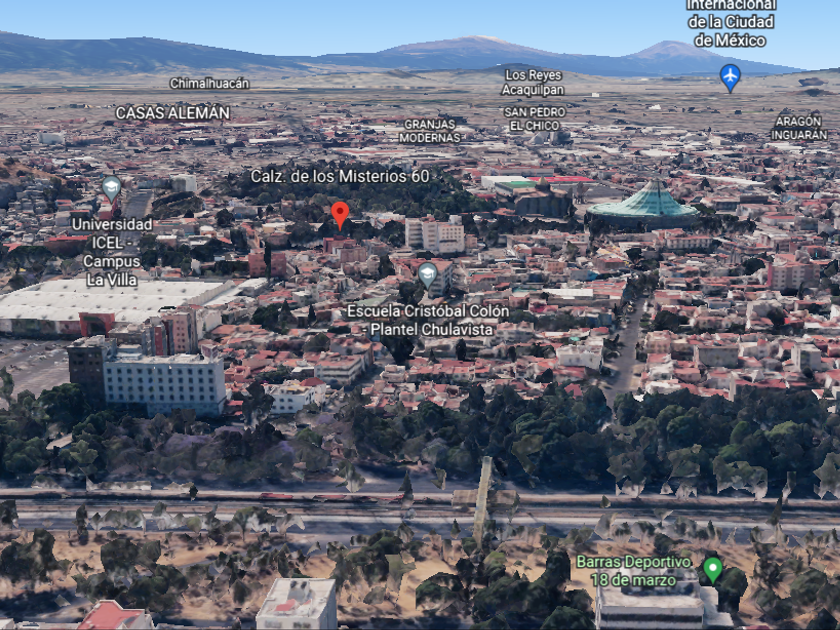Select the Universidad ICEL Campus La Villa marker
Image resolution: width=840 pixels, height=630 pixels.
111,188
